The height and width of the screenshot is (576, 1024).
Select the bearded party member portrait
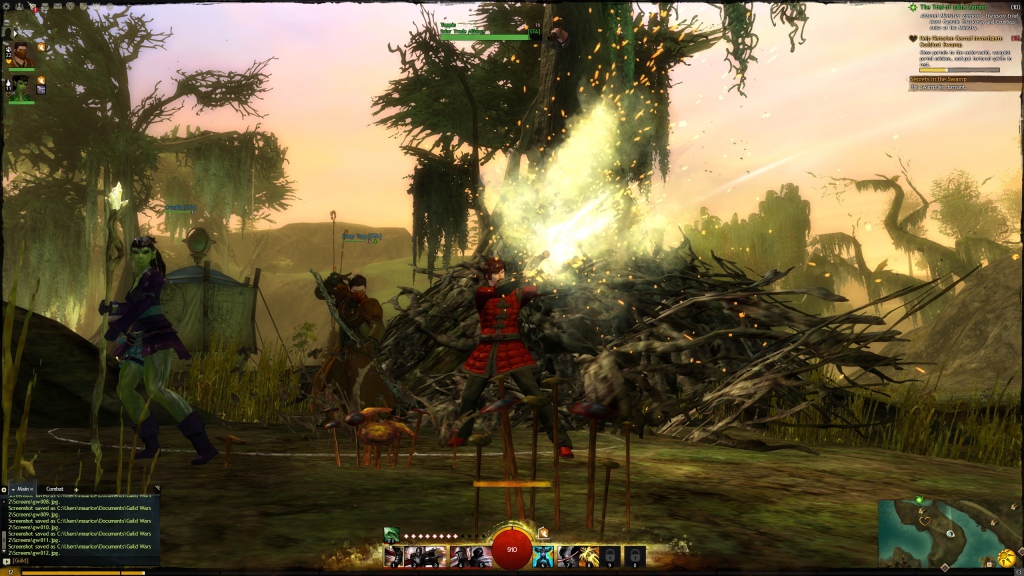[x=21, y=55]
